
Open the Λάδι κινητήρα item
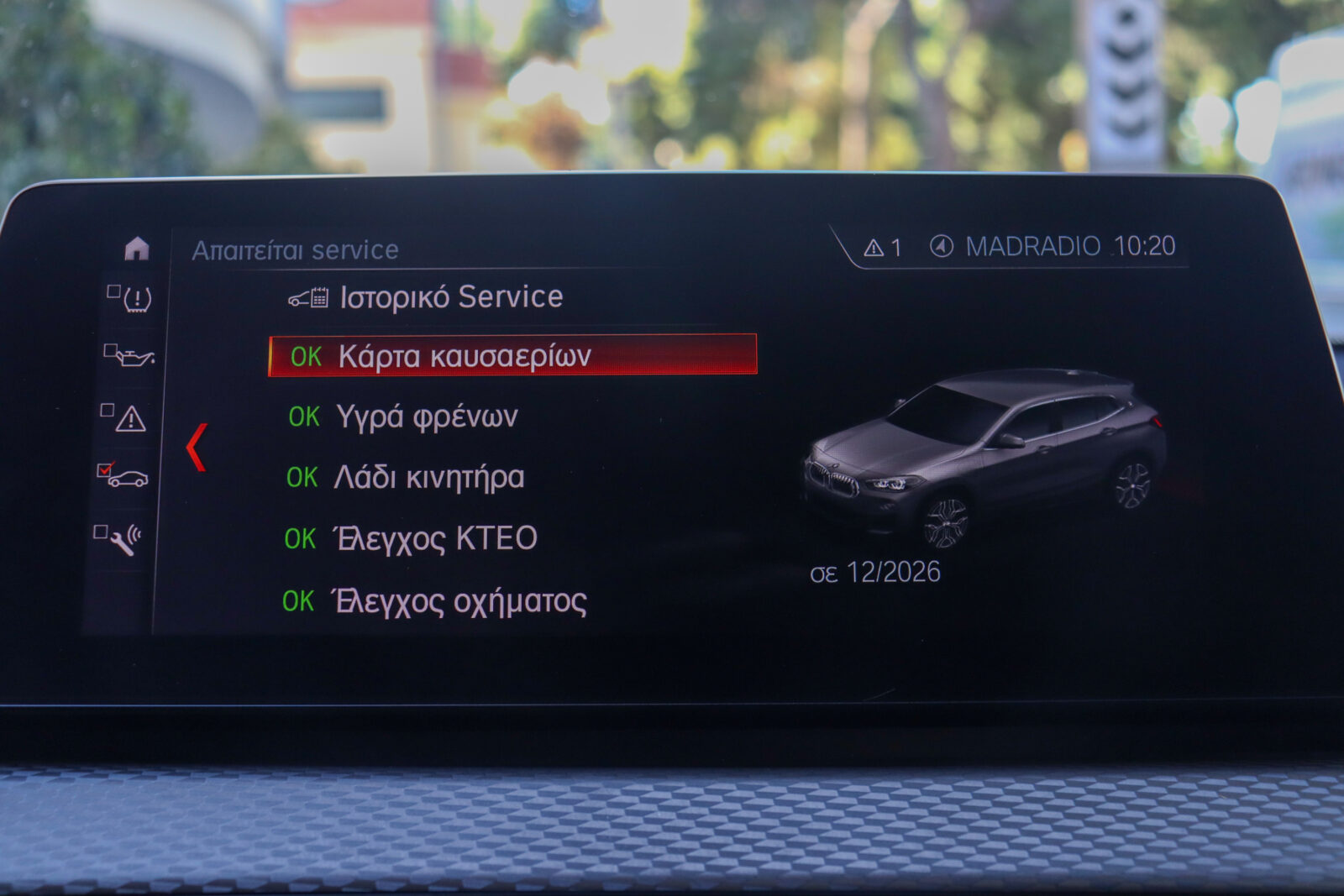[428, 477]
